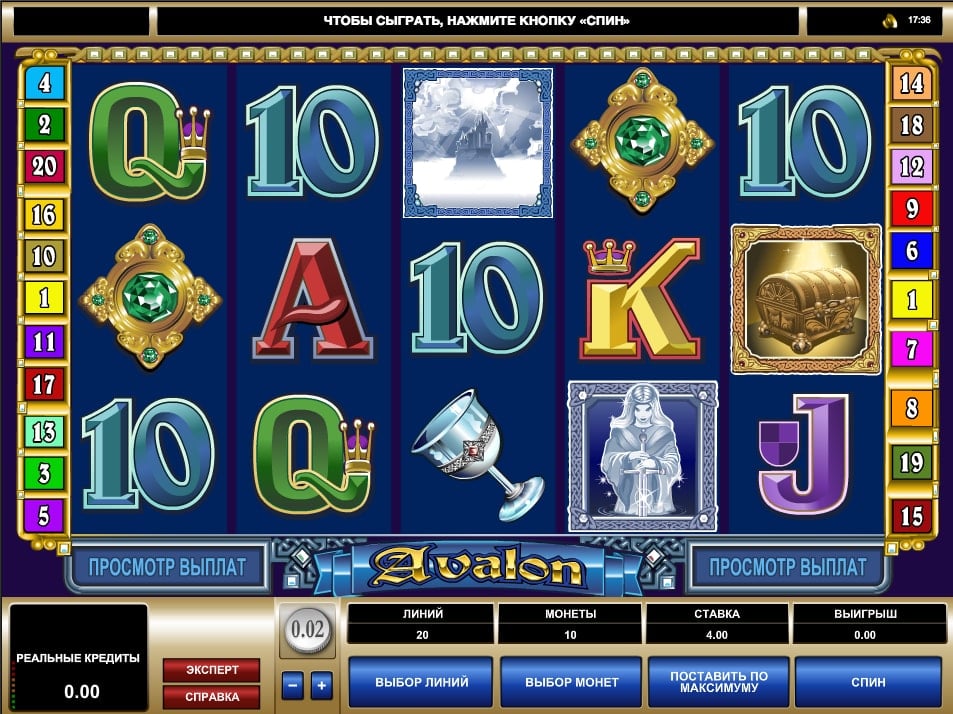Decrease coin value with the minus button
Screen dimensions: 953x714
pos(292,686)
